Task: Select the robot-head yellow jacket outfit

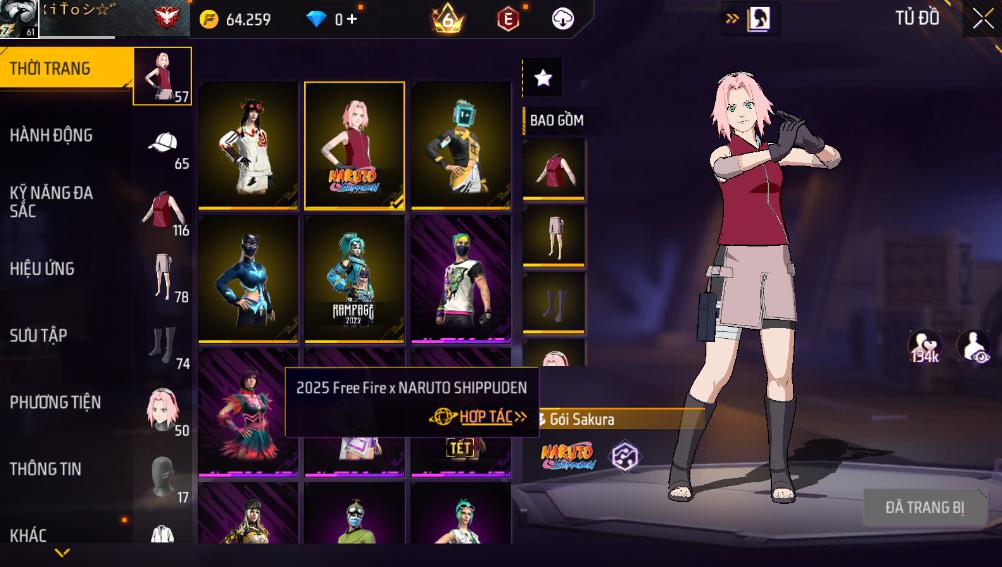Action: tap(460, 145)
